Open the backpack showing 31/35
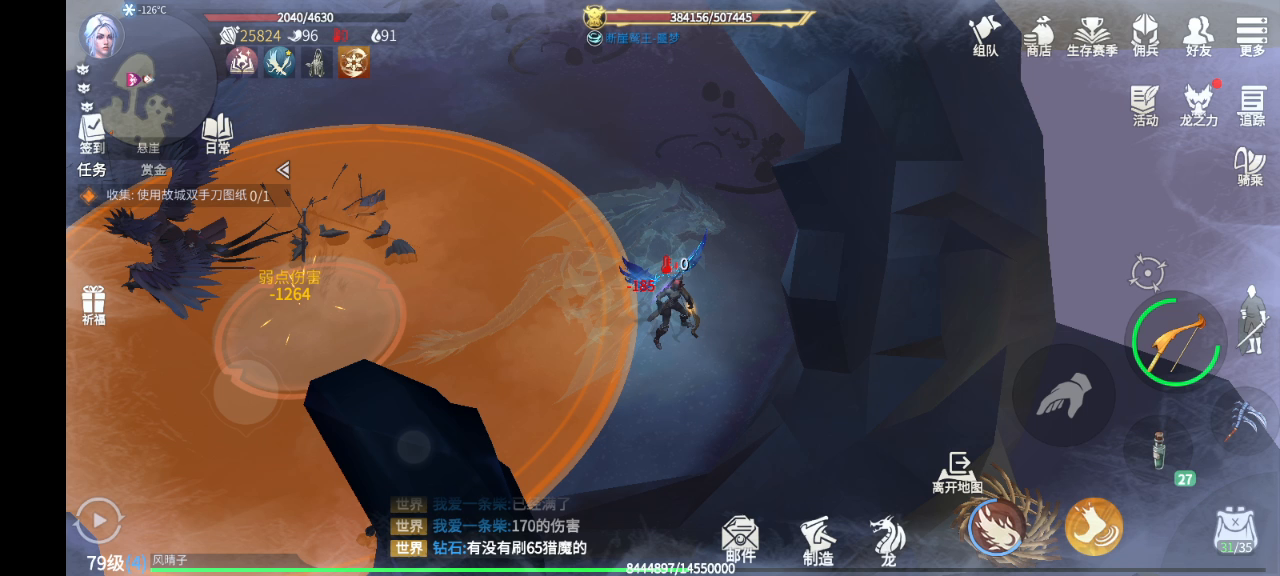Viewport: 1280px width, 576px height. [x=1235, y=532]
